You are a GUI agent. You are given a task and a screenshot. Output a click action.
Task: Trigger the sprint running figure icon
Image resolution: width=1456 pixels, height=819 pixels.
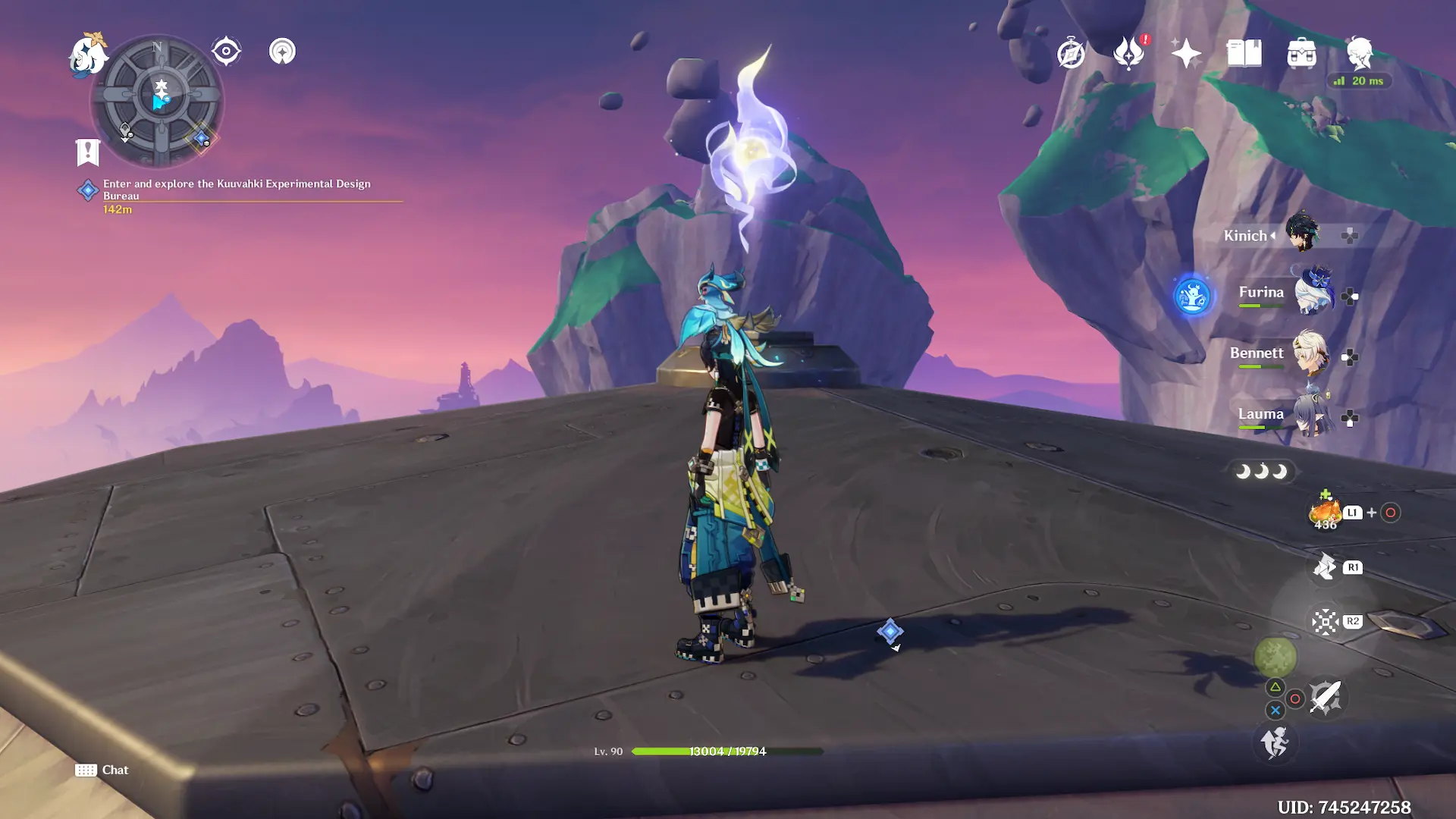[1275, 742]
